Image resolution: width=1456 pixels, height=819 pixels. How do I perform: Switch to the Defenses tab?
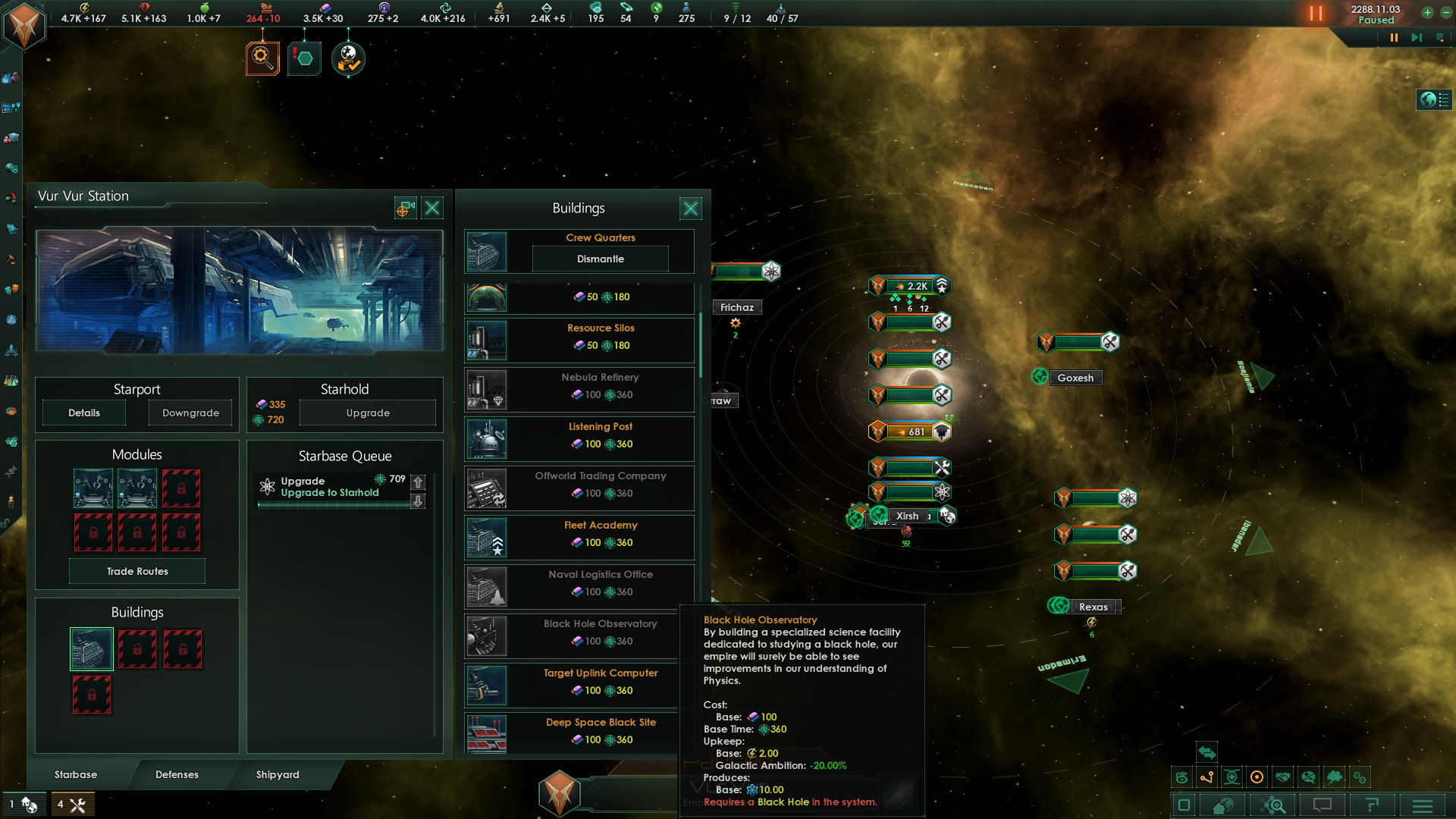click(177, 774)
